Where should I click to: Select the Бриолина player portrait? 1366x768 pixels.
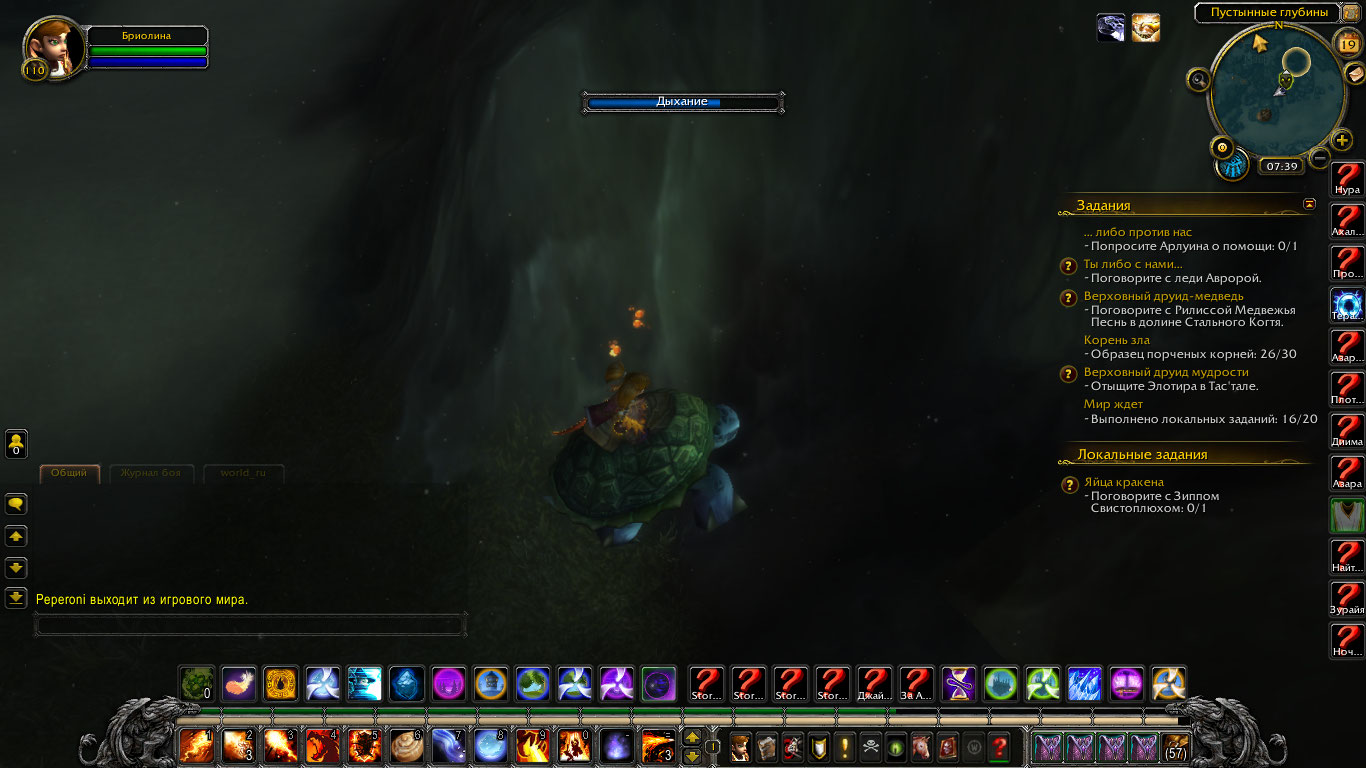pyautogui.click(x=54, y=46)
